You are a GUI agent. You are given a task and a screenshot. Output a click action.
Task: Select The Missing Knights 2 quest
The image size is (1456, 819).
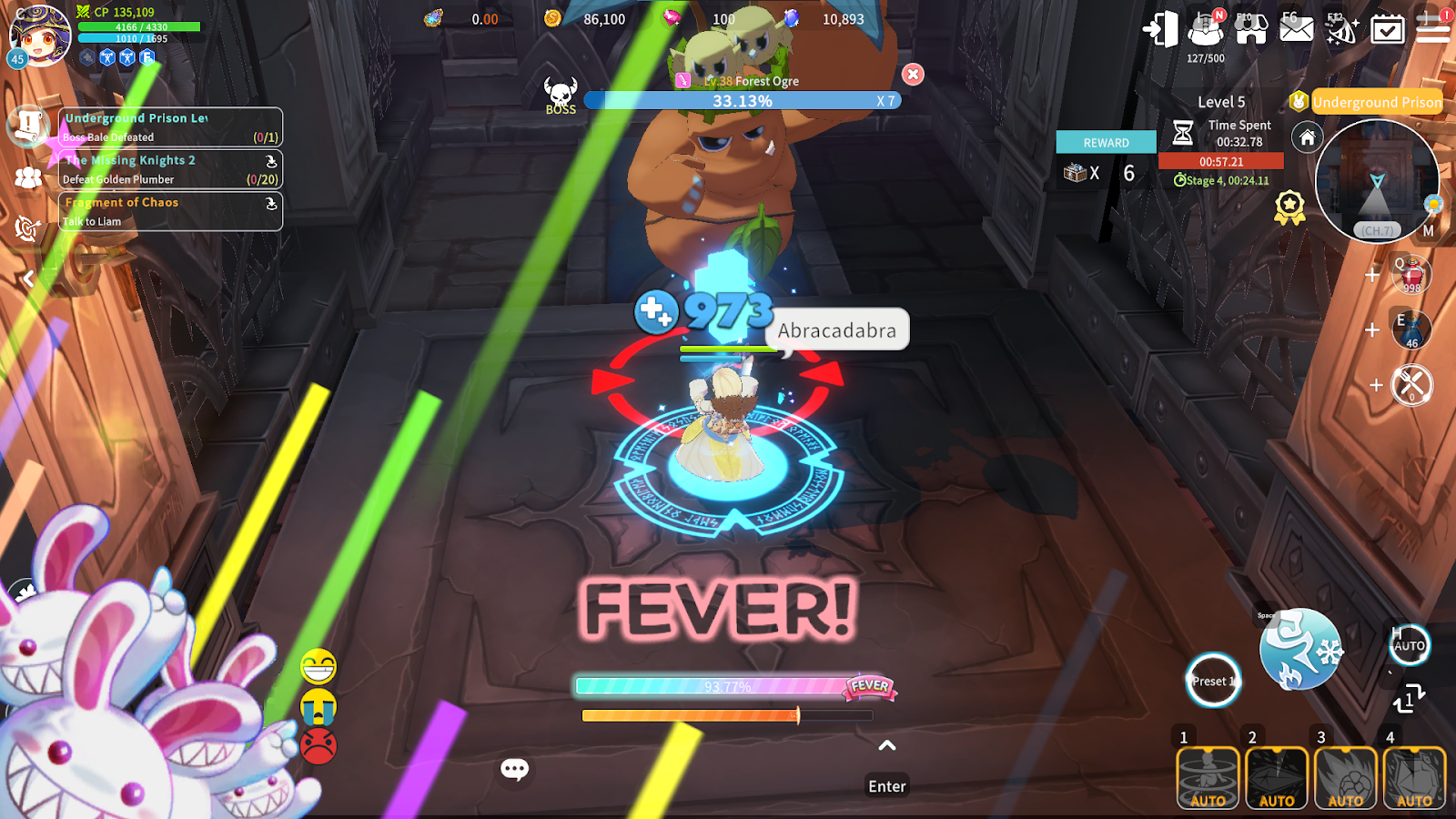(170, 169)
